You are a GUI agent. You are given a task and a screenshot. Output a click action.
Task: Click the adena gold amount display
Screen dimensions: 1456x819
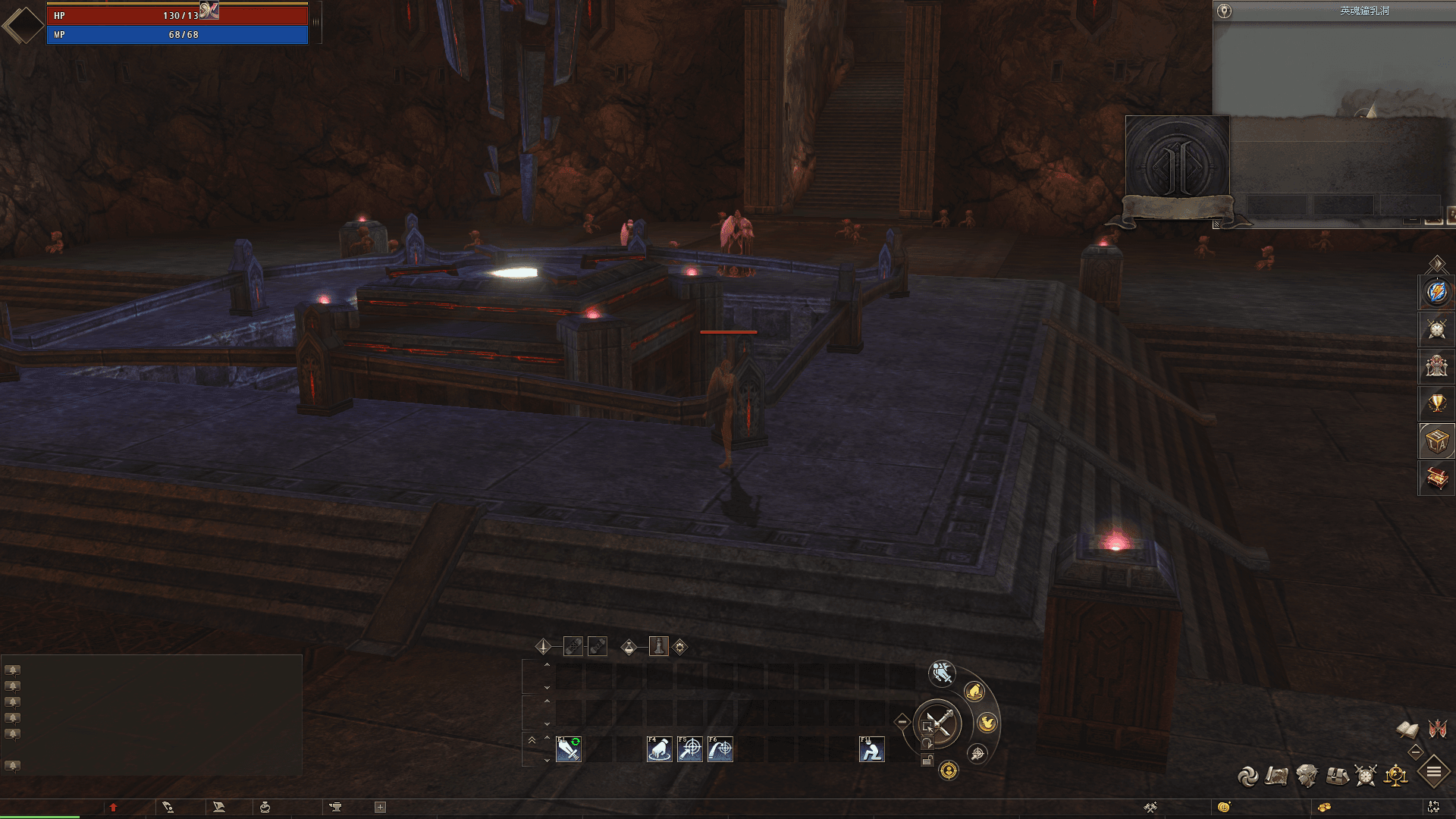click(x=1325, y=808)
